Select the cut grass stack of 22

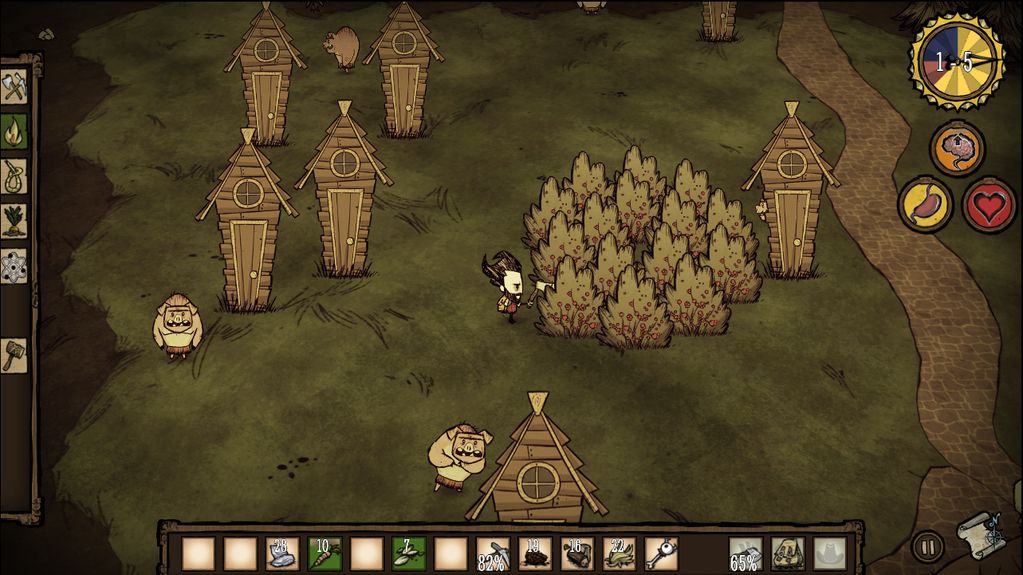coord(619,553)
